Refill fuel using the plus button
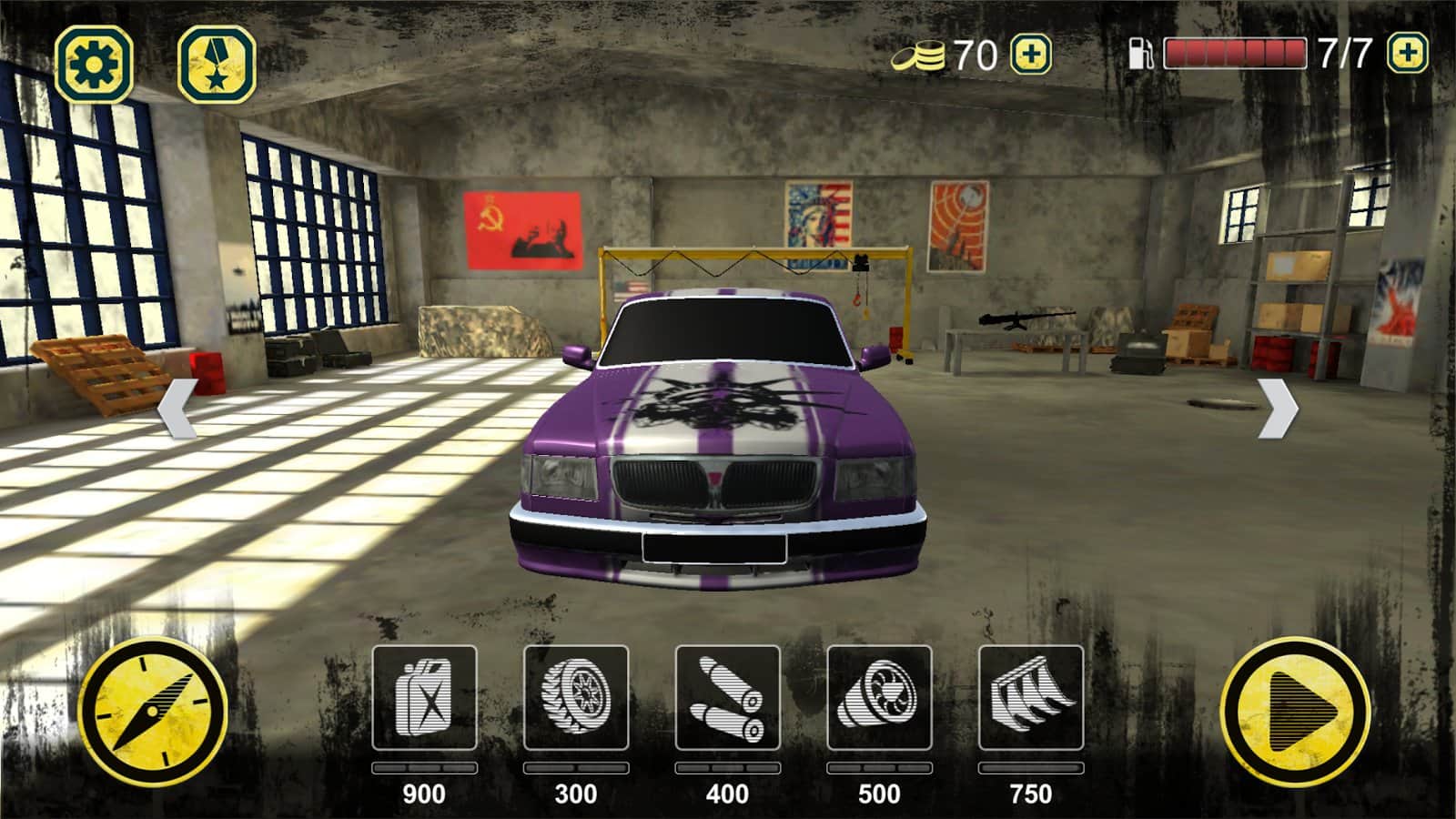This screenshot has width=1456, height=819. [1407, 54]
